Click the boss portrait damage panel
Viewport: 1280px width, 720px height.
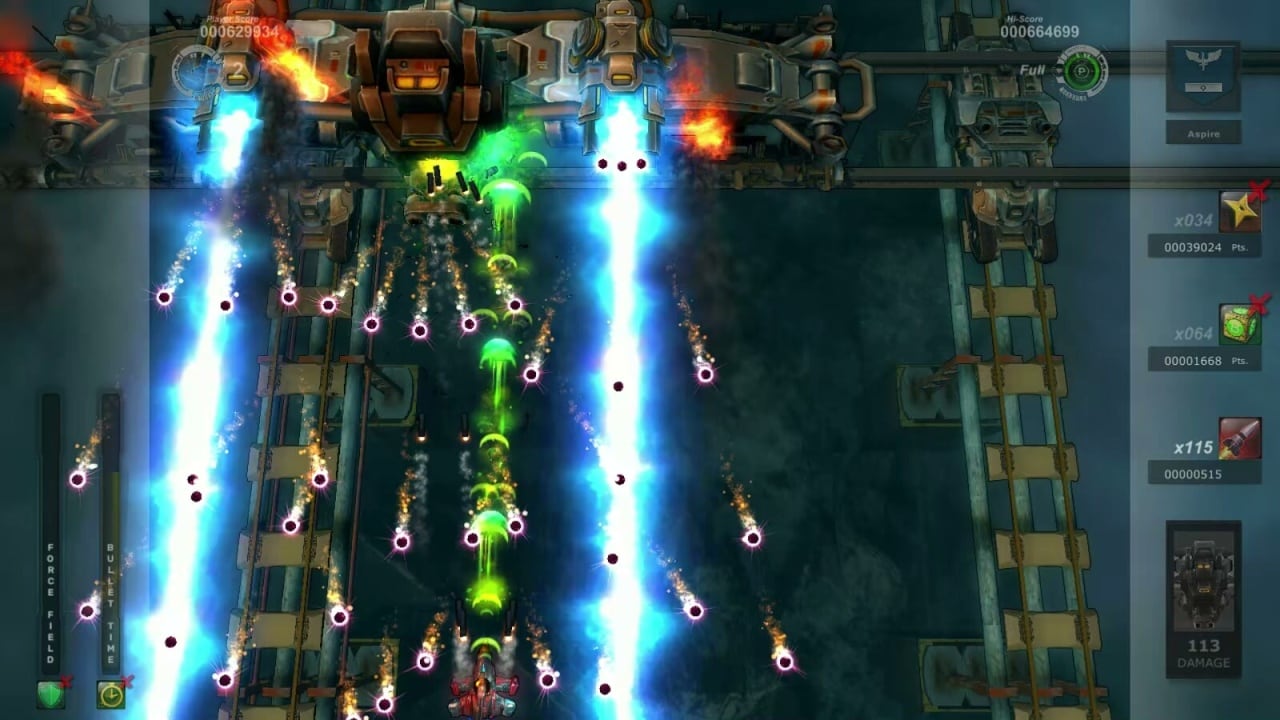1203,595
